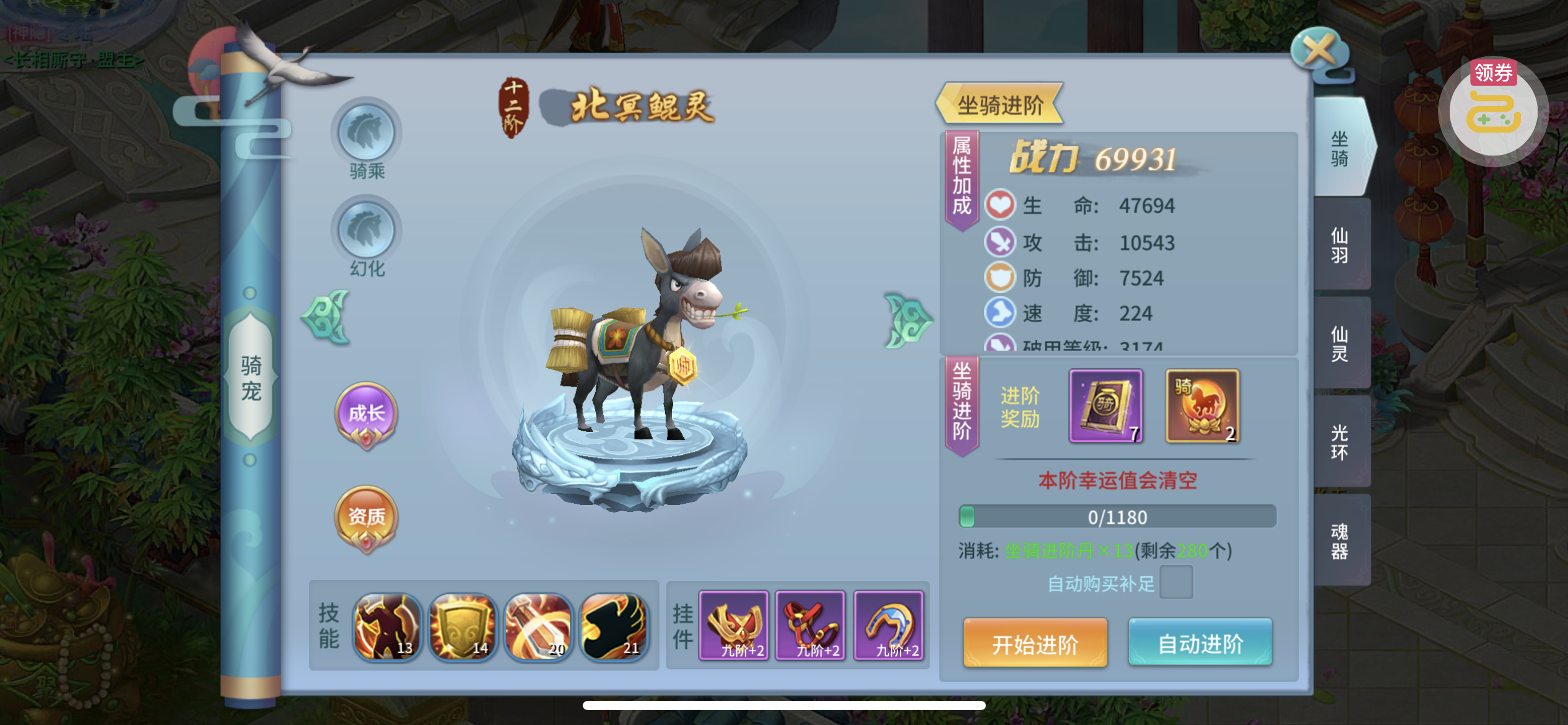Image resolution: width=1568 pixels, height=725 pixels.
Task: Click the 幻化 transform button
Action: coord(367,231)
